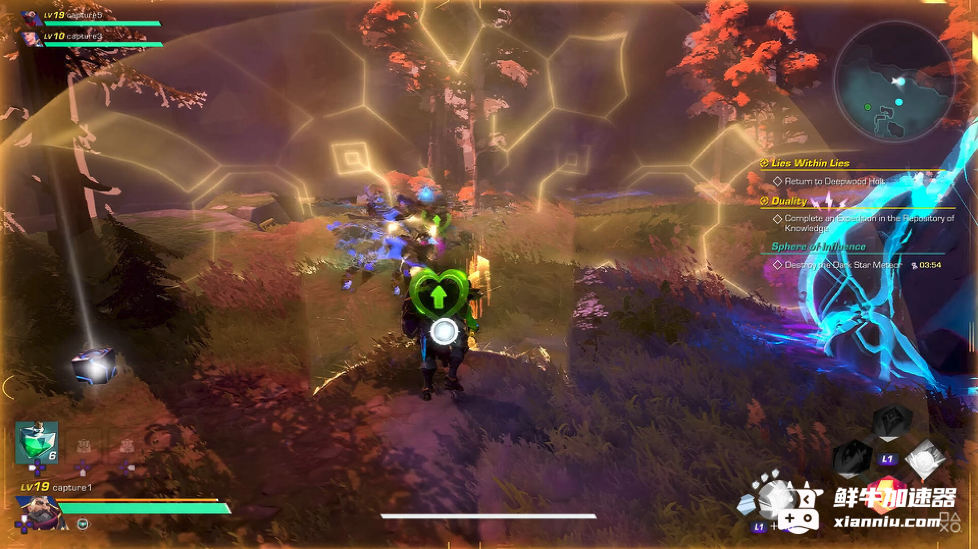The image size is (978, 549).
Task: Track the Sphere of Influence objective
Action: click(817, 247)
